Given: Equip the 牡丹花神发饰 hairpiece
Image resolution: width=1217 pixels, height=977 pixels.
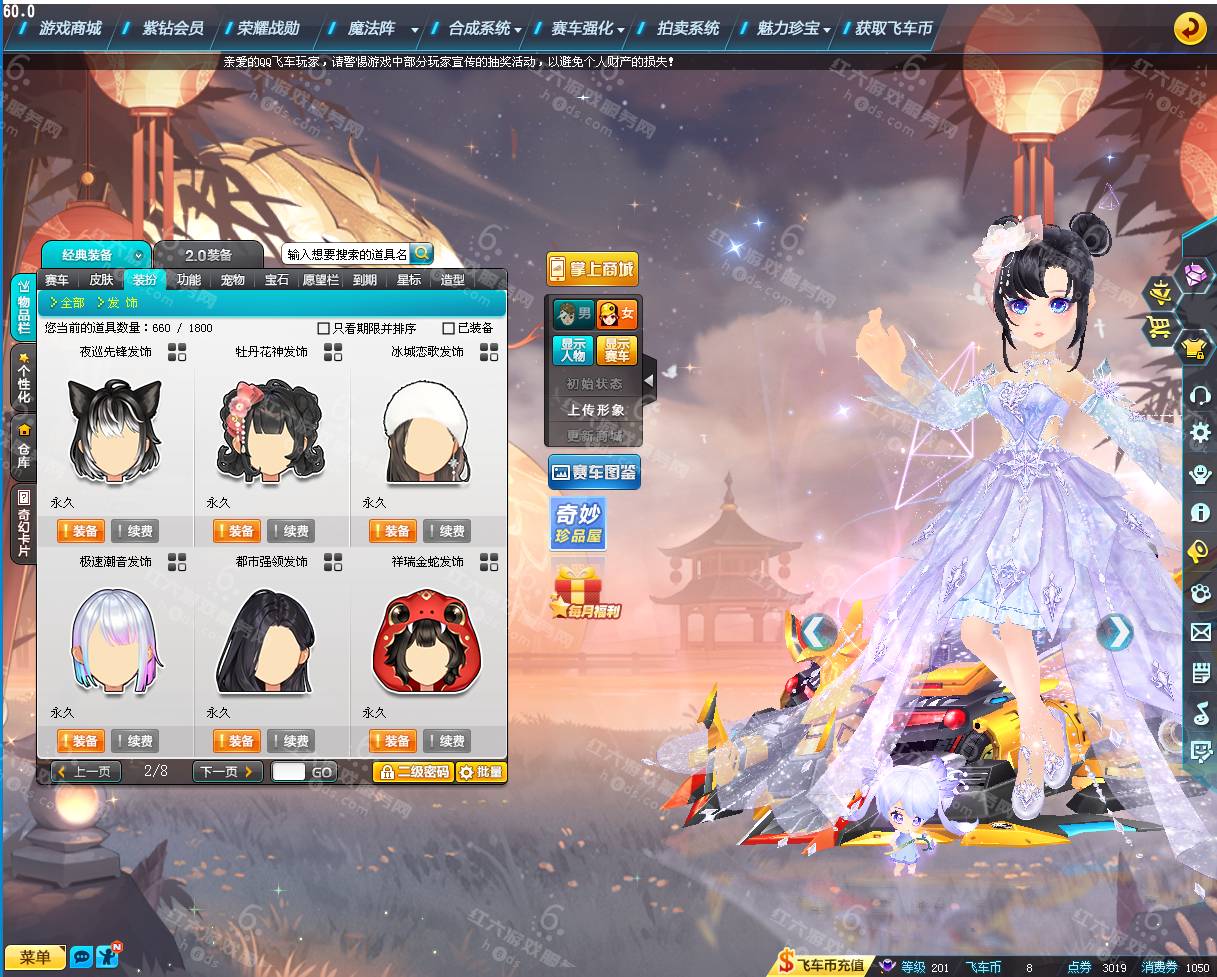Looking at the screenshot, I should coord(236,531).
